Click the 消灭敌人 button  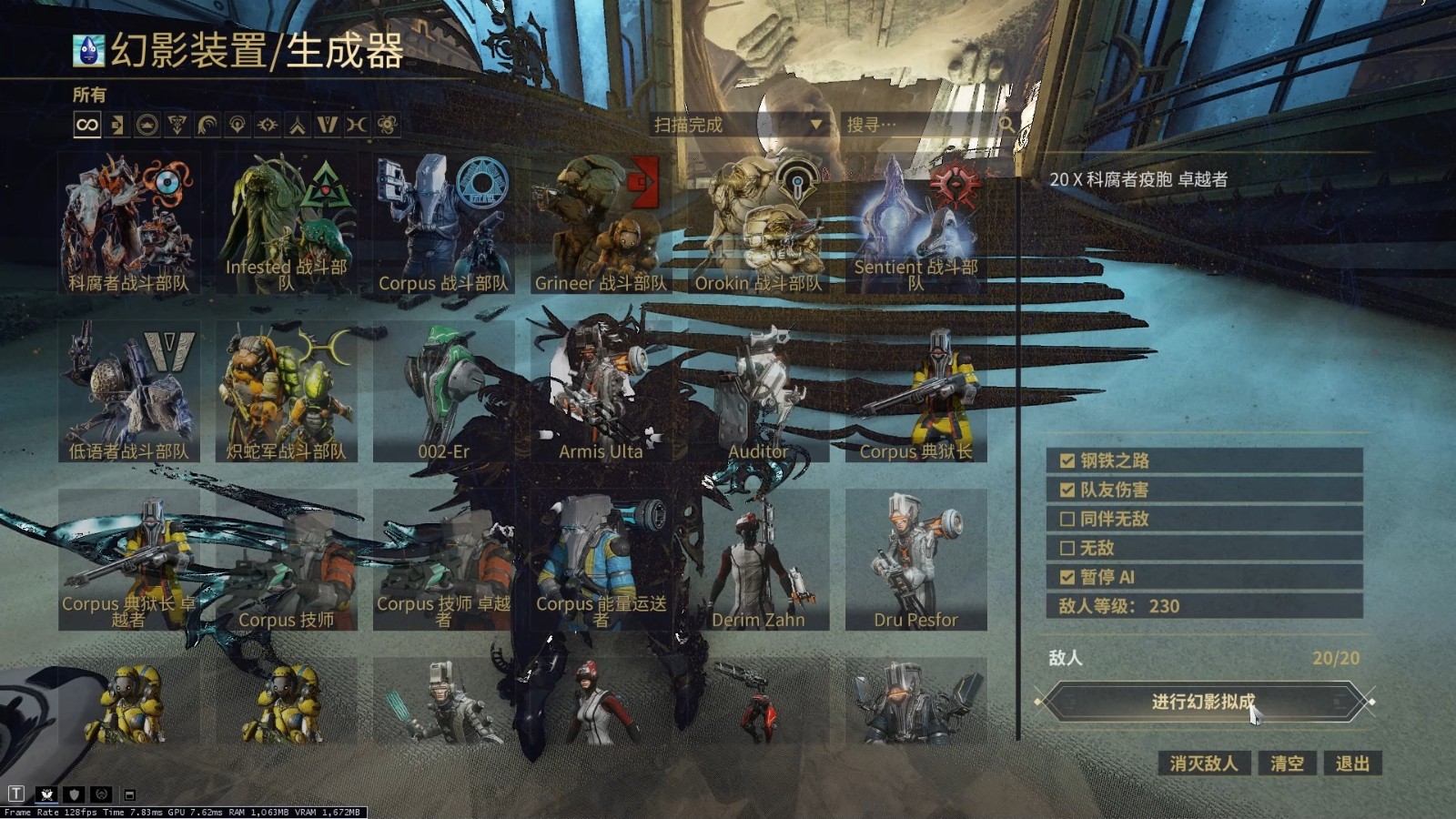[x=1203, y=763]
